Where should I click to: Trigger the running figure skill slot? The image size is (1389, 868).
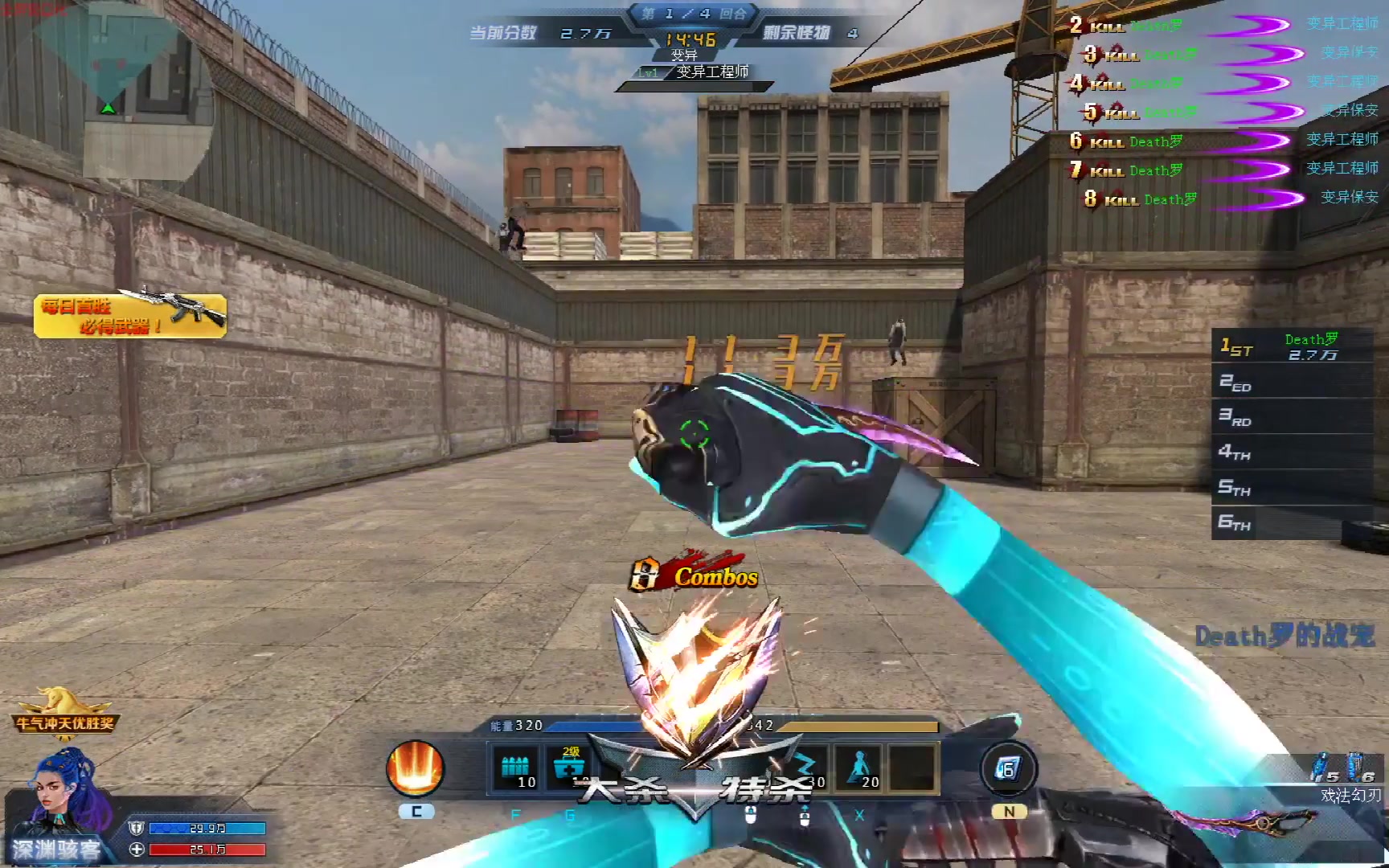[859, 768]
